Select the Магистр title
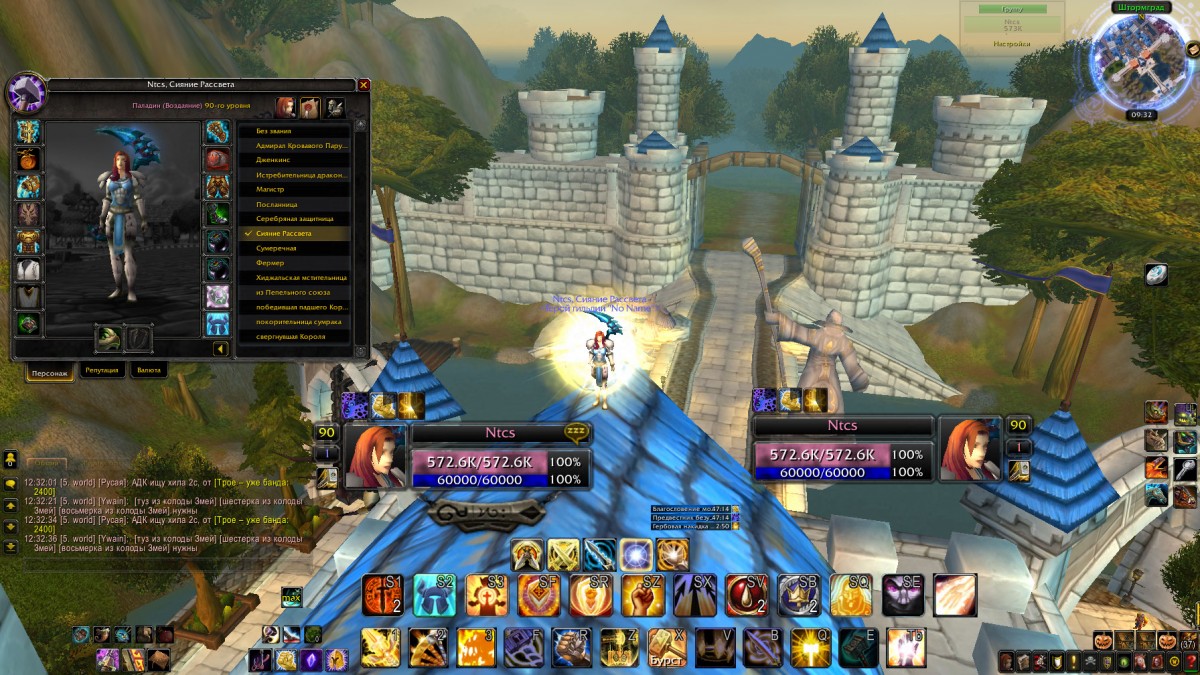 [295, 189]
